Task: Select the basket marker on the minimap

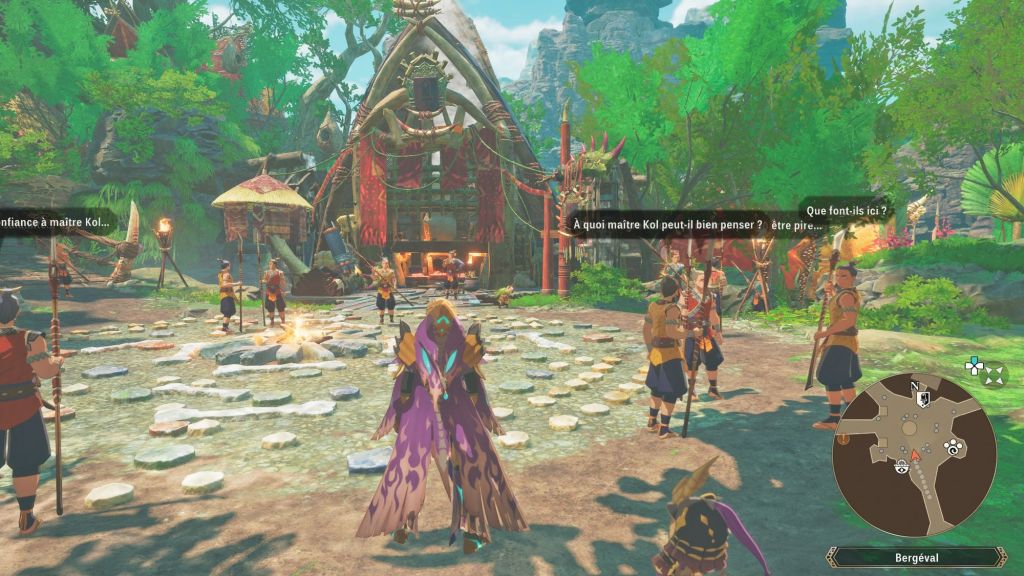Action: coord(902,468)
